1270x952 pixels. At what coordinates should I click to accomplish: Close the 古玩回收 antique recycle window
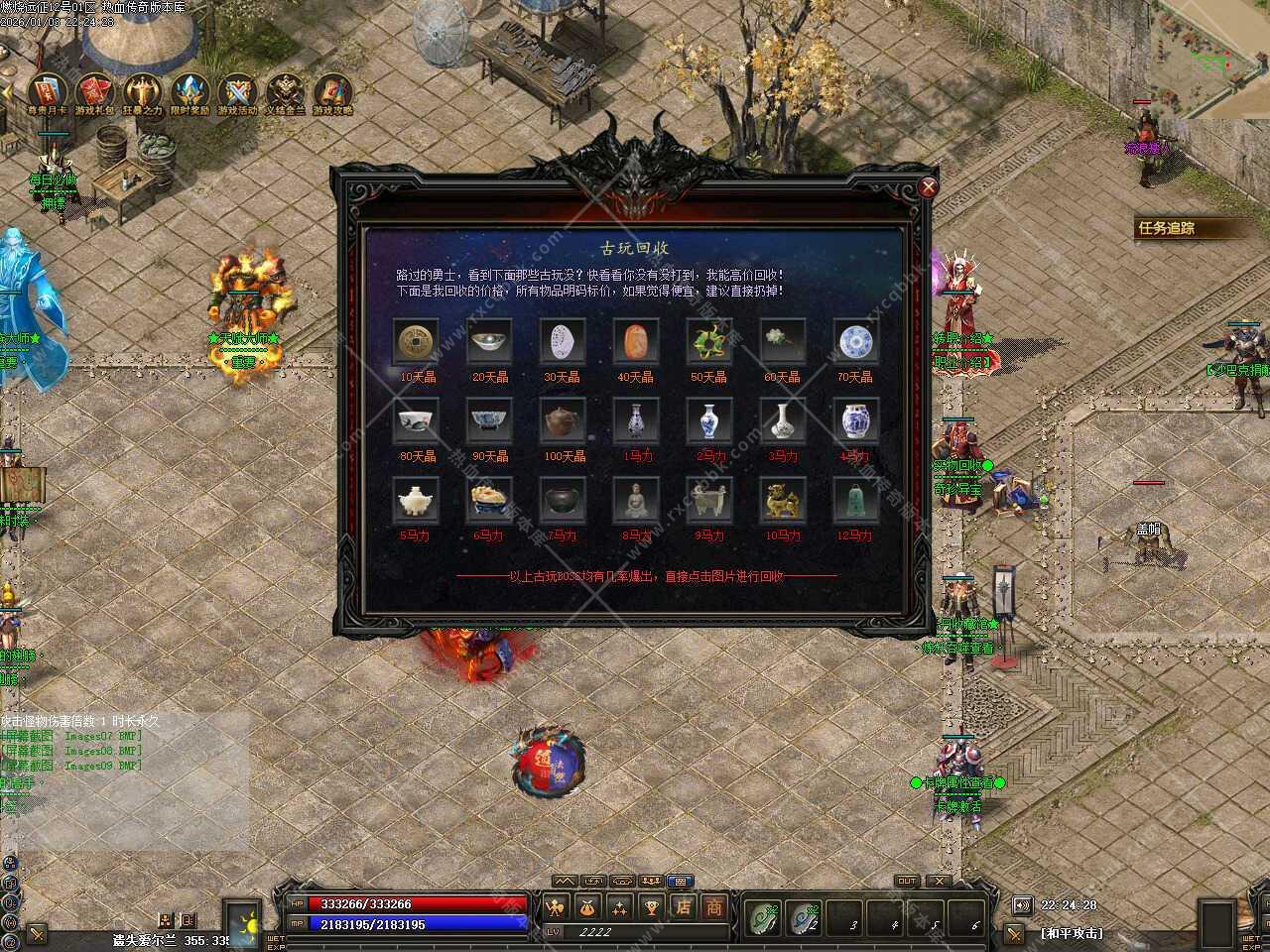[x=928, y=186]
